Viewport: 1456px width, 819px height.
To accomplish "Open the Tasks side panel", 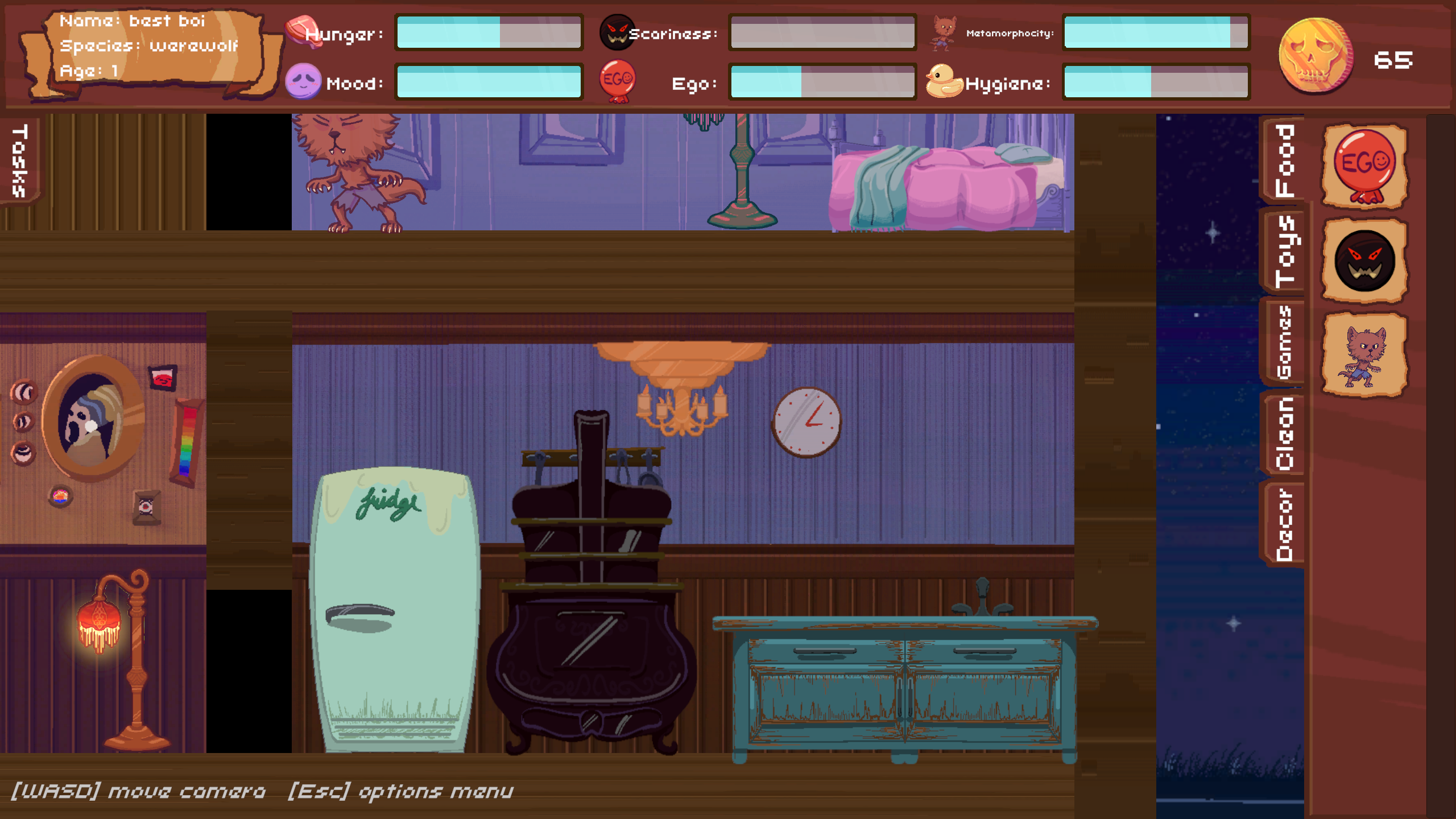I will pos(20,161).
